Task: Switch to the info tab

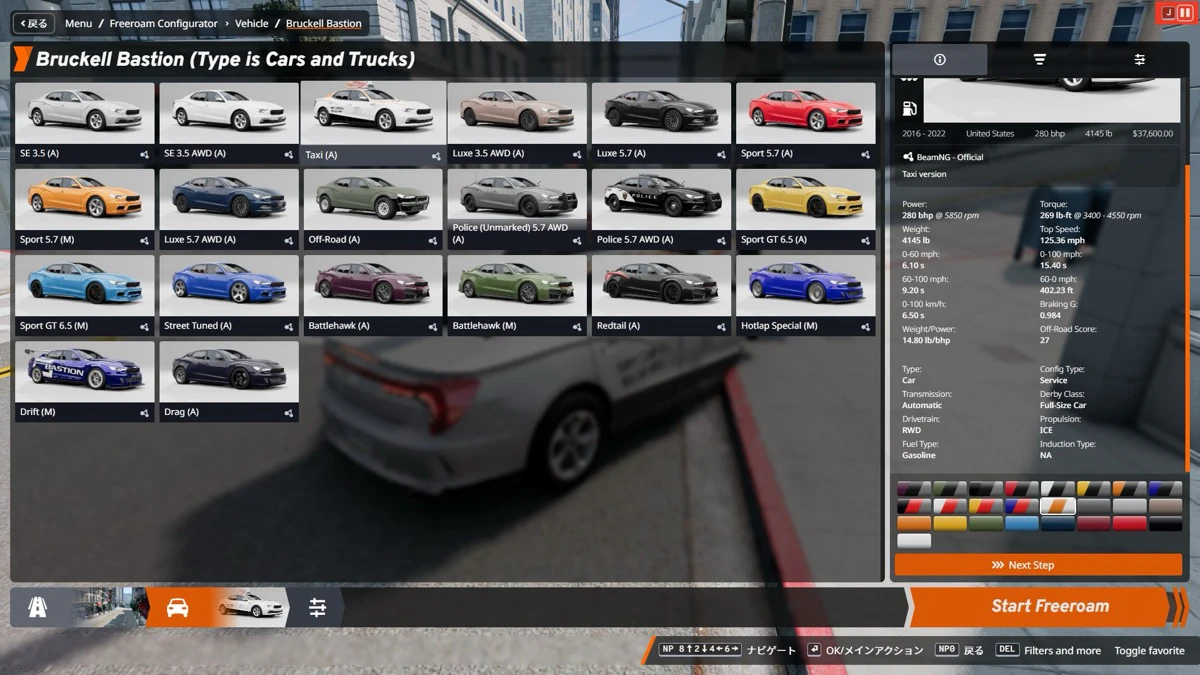Action: (x=939, y=60)
